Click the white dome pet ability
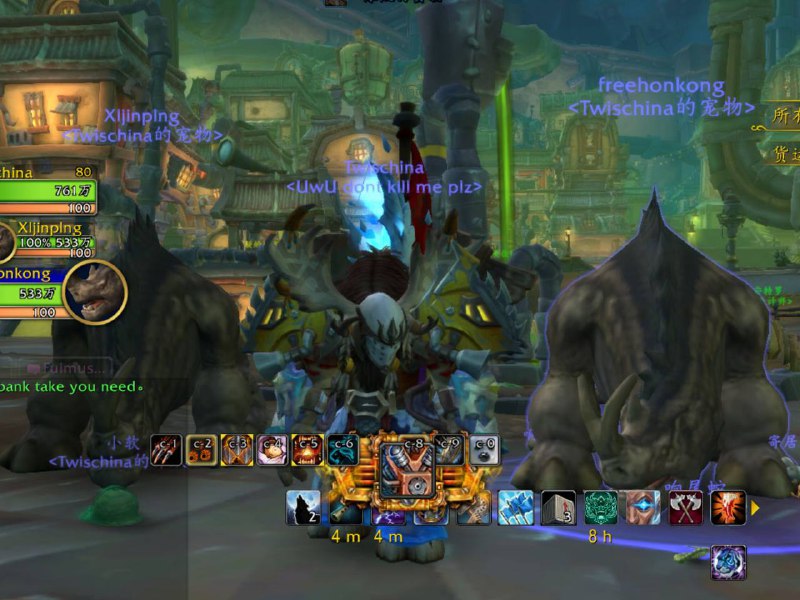The height and width of the screenshot is (600, 800). point(484,449)
